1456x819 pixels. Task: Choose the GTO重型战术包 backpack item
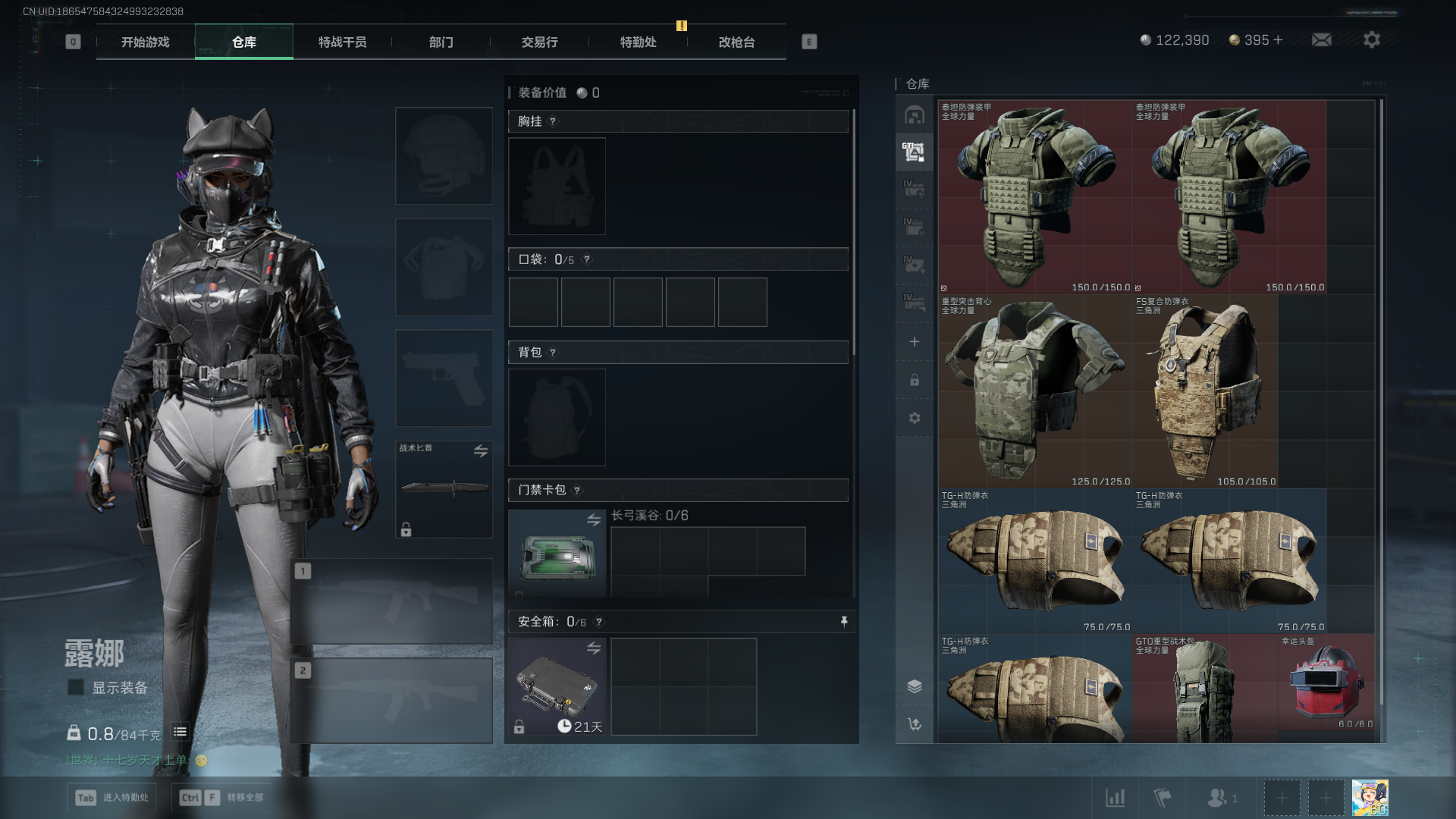click(x=1204, y=689)
